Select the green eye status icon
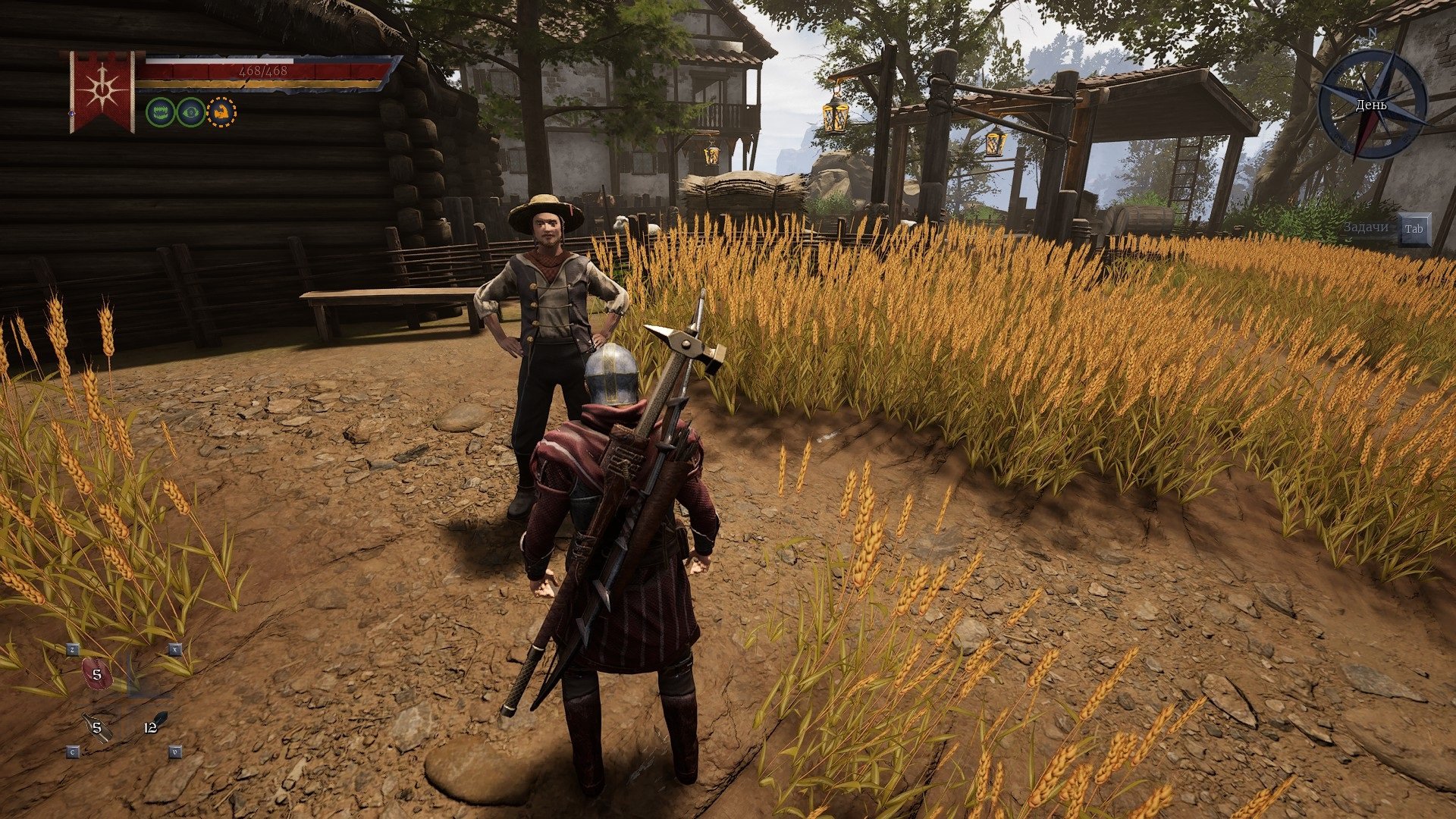 191,112
